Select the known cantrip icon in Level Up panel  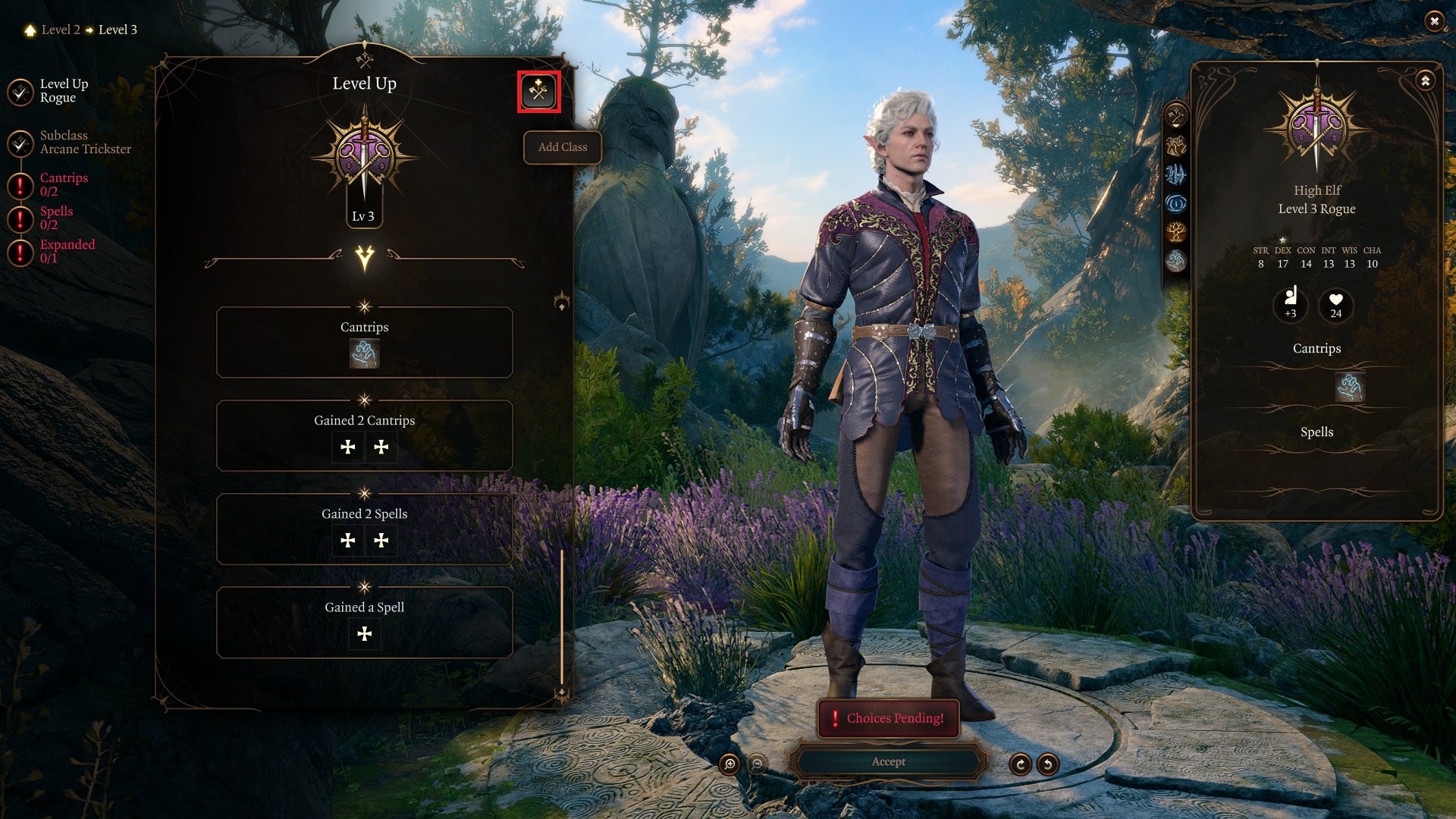[364, 354]
